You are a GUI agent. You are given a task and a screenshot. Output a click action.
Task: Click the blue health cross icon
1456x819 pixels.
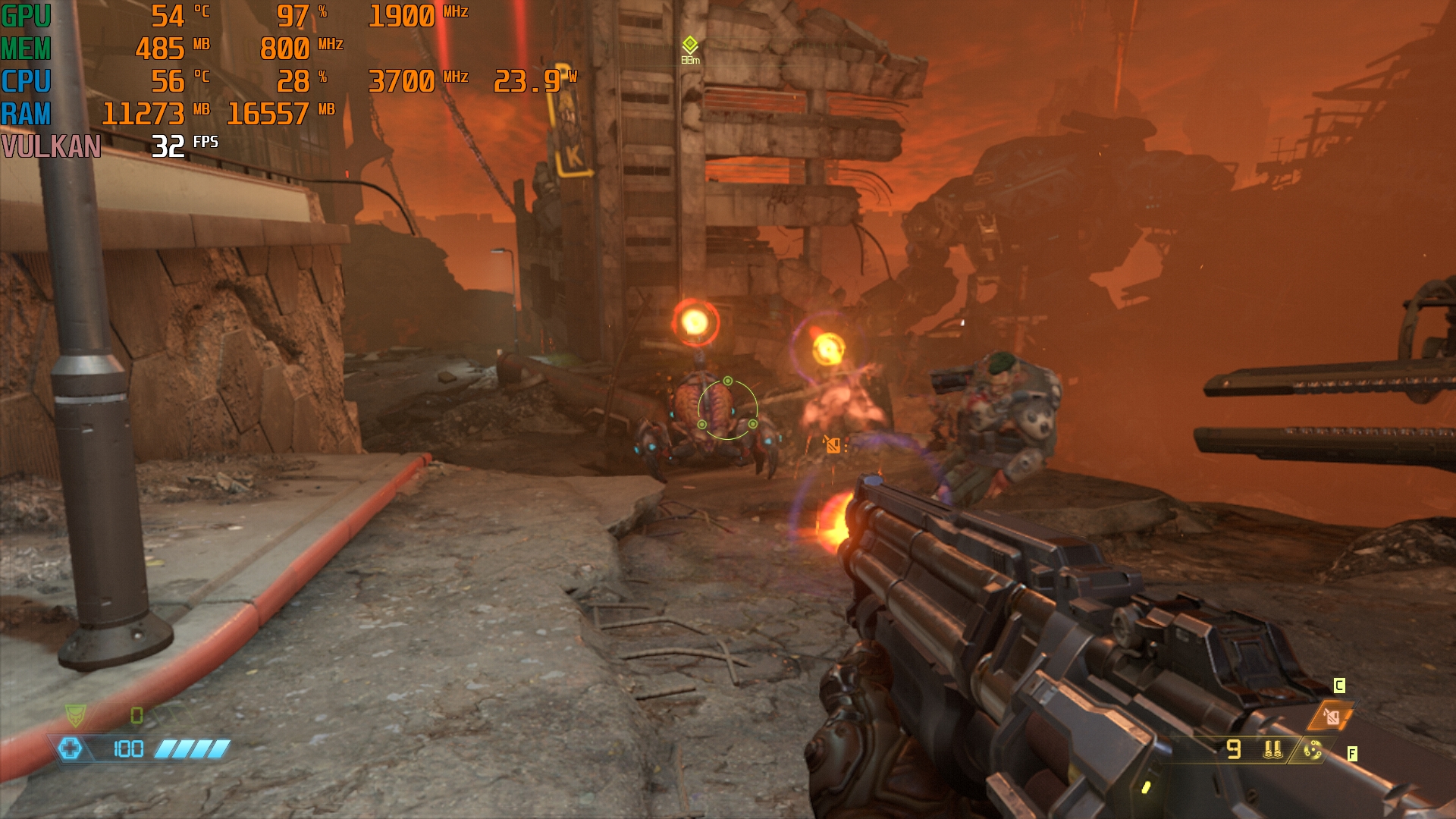coord(70,749)
